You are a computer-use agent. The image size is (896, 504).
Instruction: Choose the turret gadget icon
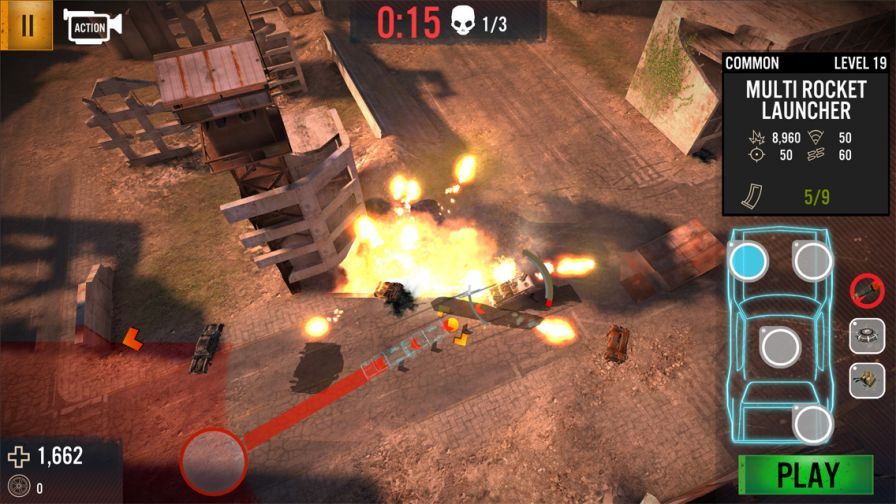(867, 381)
